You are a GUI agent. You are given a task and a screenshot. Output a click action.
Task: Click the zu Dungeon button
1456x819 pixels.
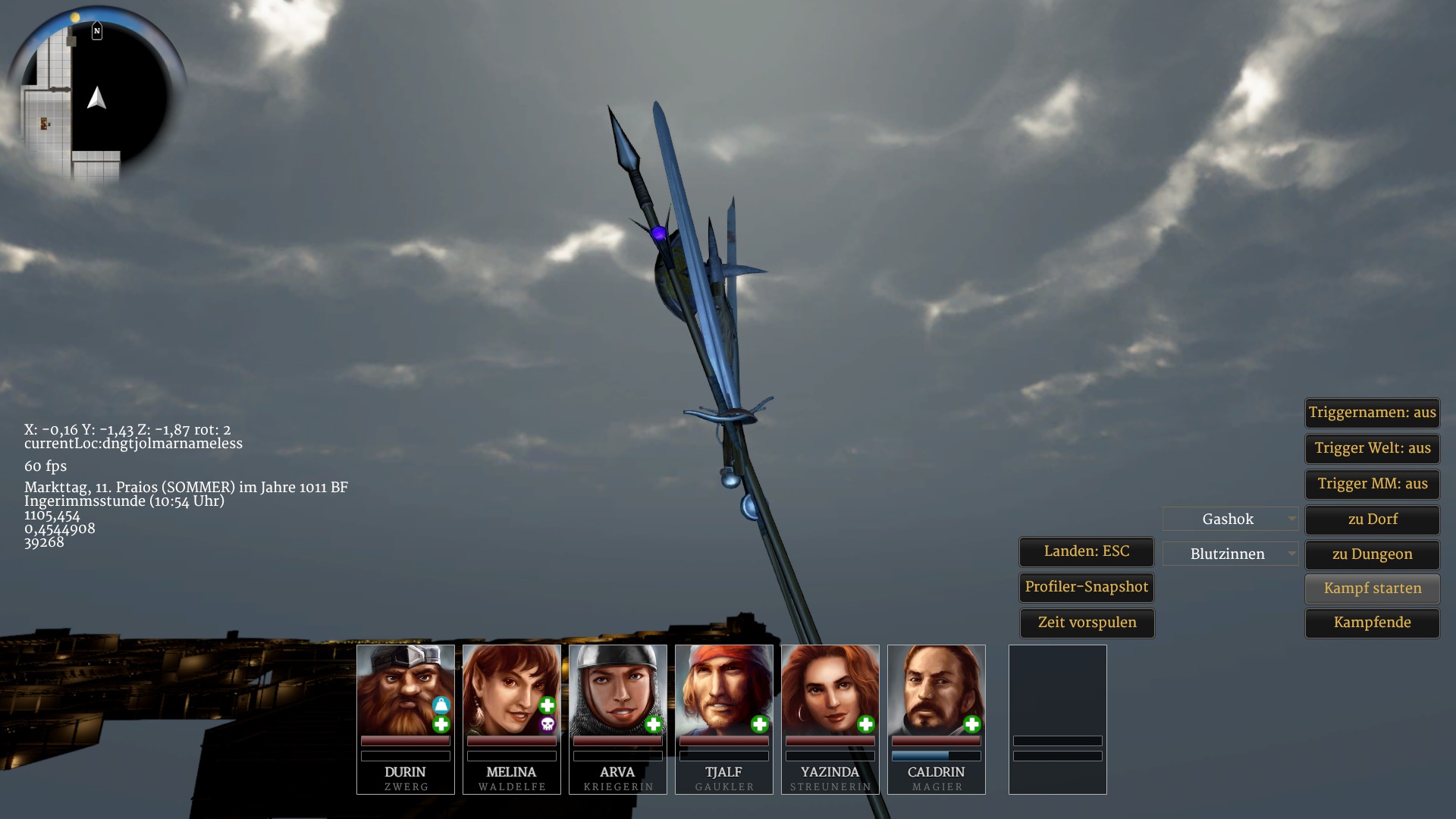tap(1372, 554)
